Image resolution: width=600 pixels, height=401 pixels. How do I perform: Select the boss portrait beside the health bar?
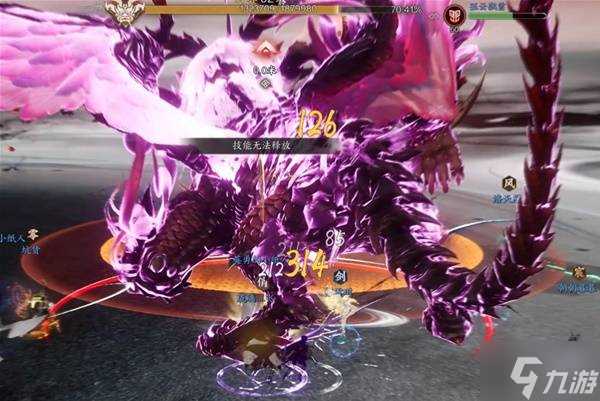pyautogui.click(x=125, y=11)
